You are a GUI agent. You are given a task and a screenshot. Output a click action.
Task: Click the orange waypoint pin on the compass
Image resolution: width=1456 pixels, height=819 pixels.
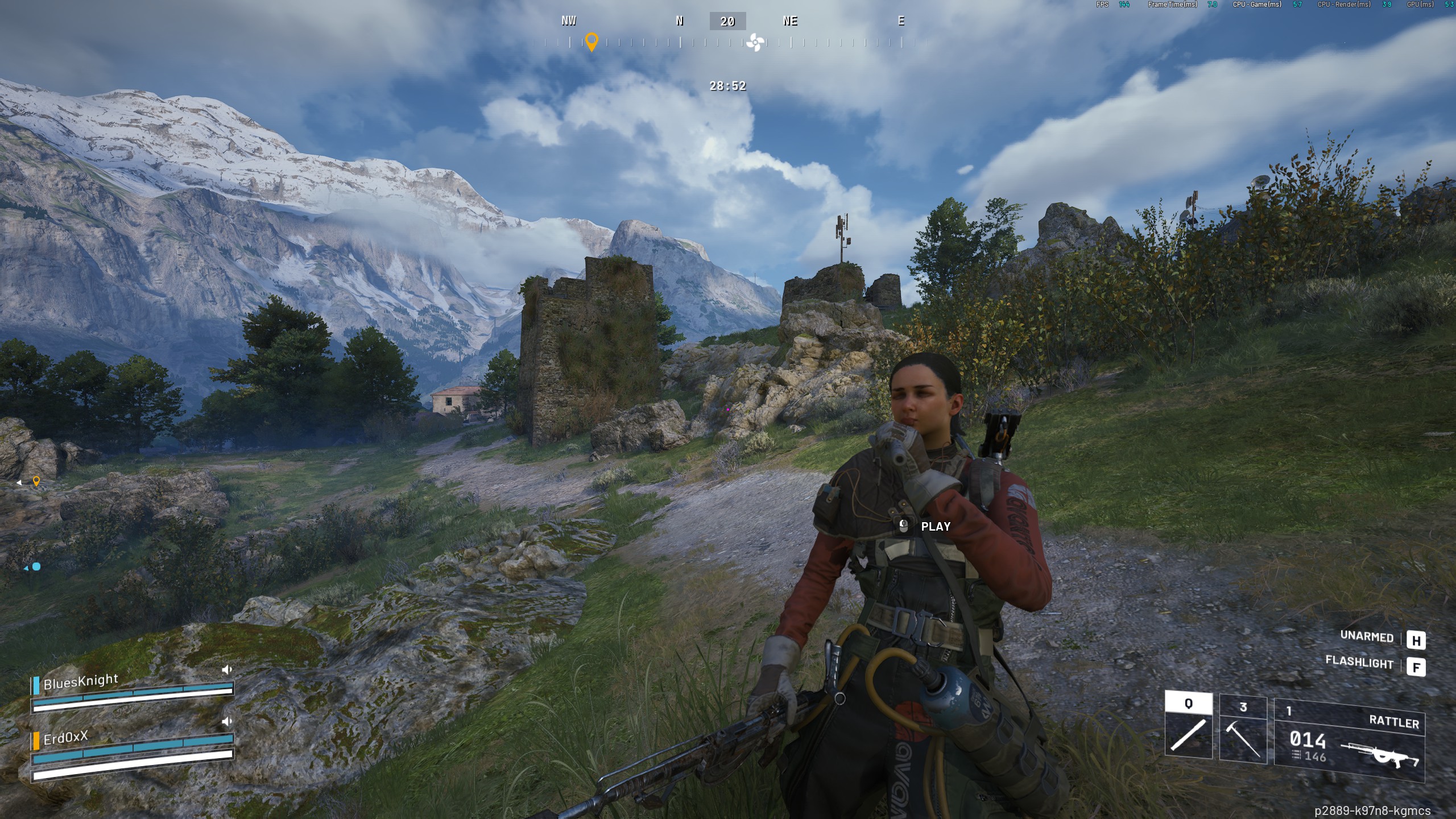pyautogui.click(x=591, y=42)
